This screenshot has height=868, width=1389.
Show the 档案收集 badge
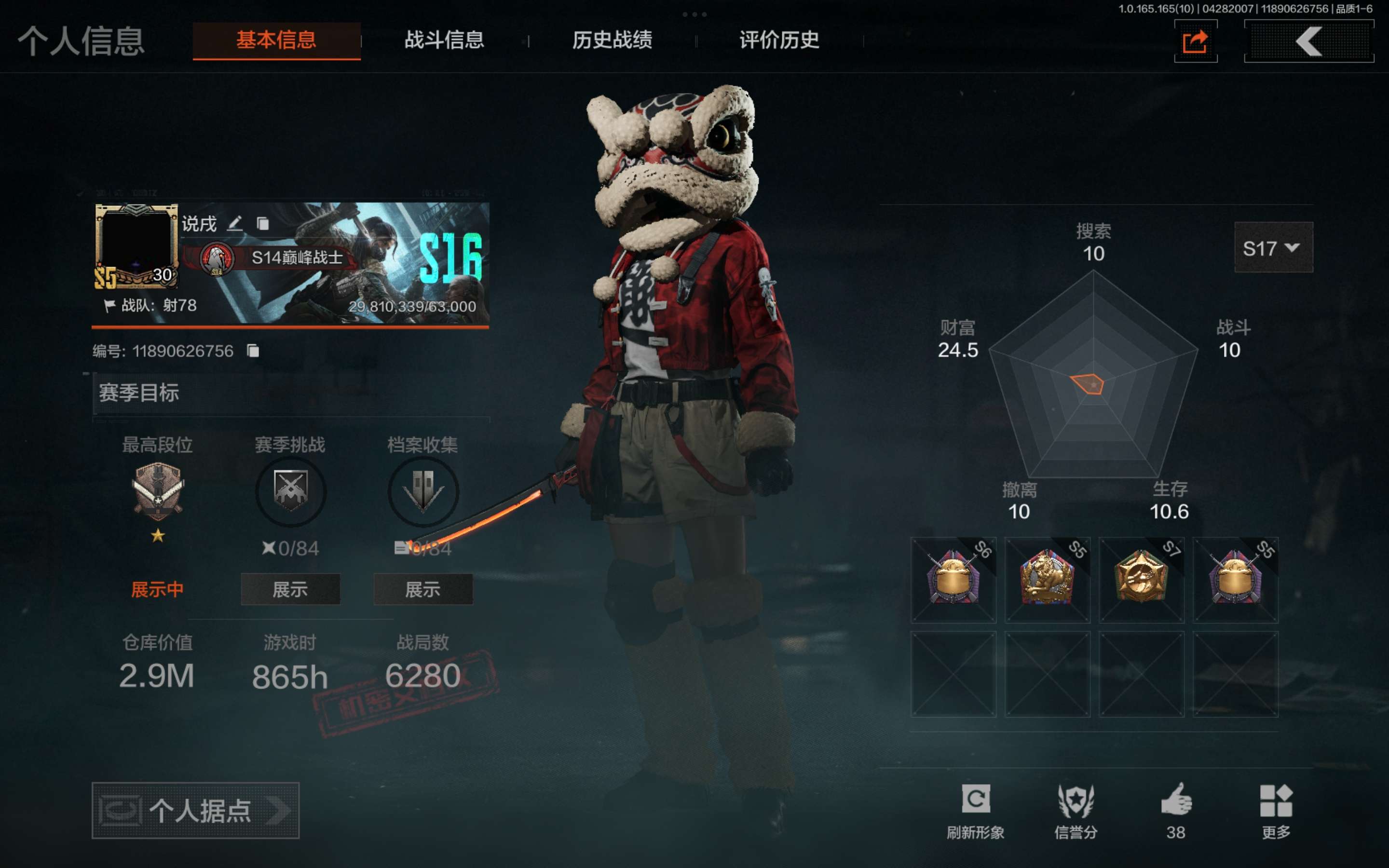point(423,589)
